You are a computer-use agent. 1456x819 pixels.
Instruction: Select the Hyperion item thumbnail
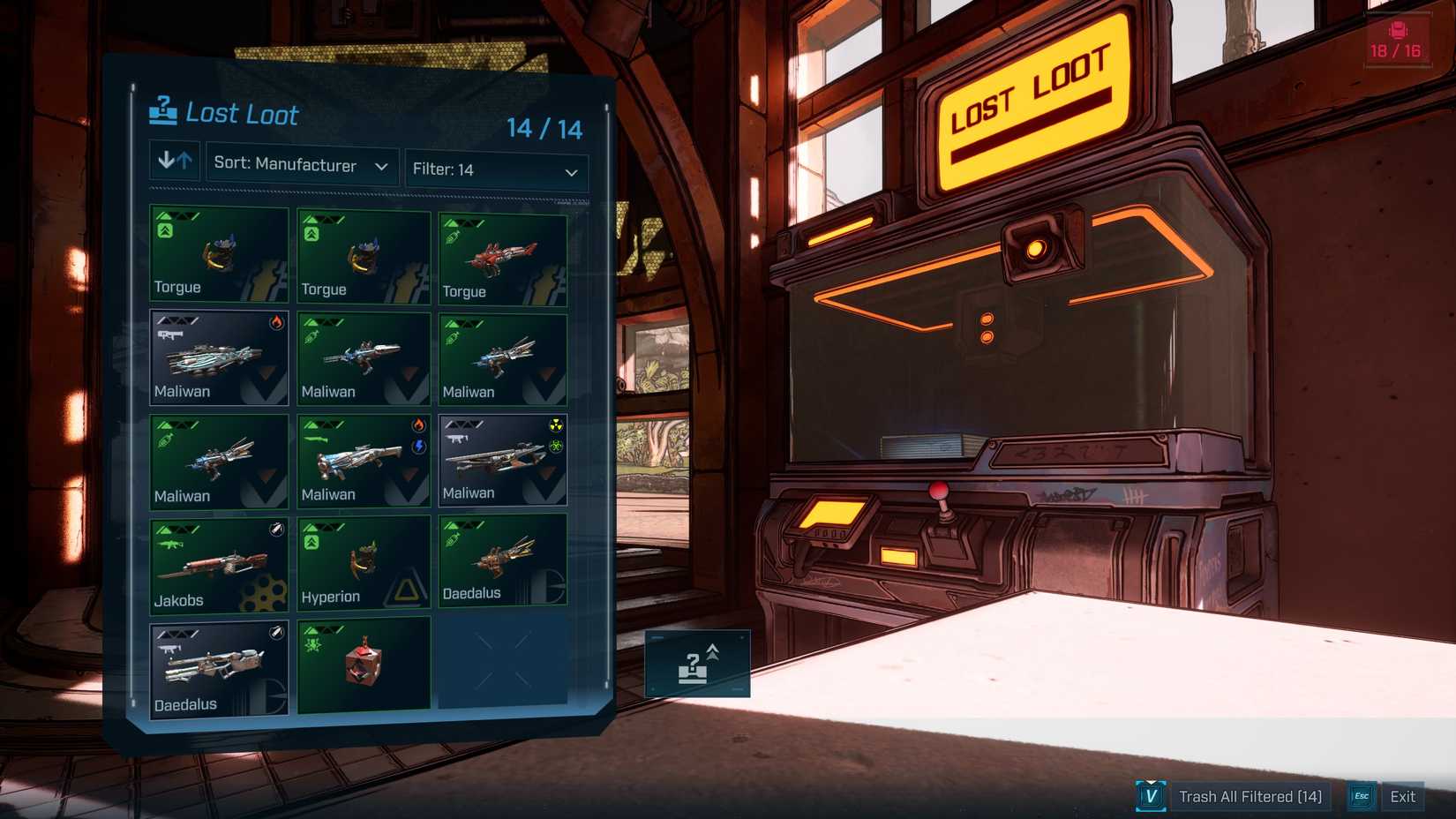point(363,563)
